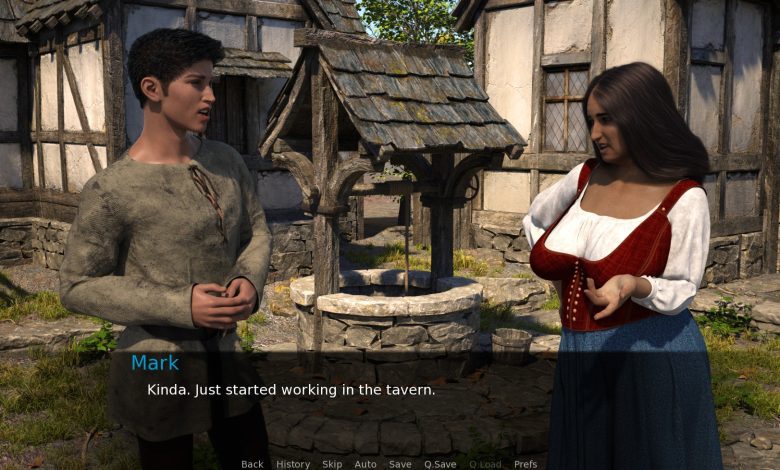Open the Prefs preferences menu
780x470 pixels.
click(526, 464)
